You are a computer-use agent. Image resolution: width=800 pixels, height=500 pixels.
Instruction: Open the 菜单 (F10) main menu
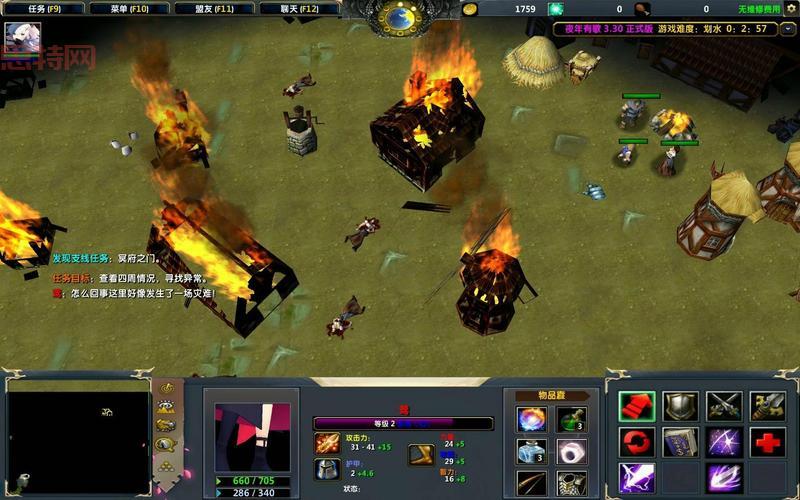(x=129, y=8)
